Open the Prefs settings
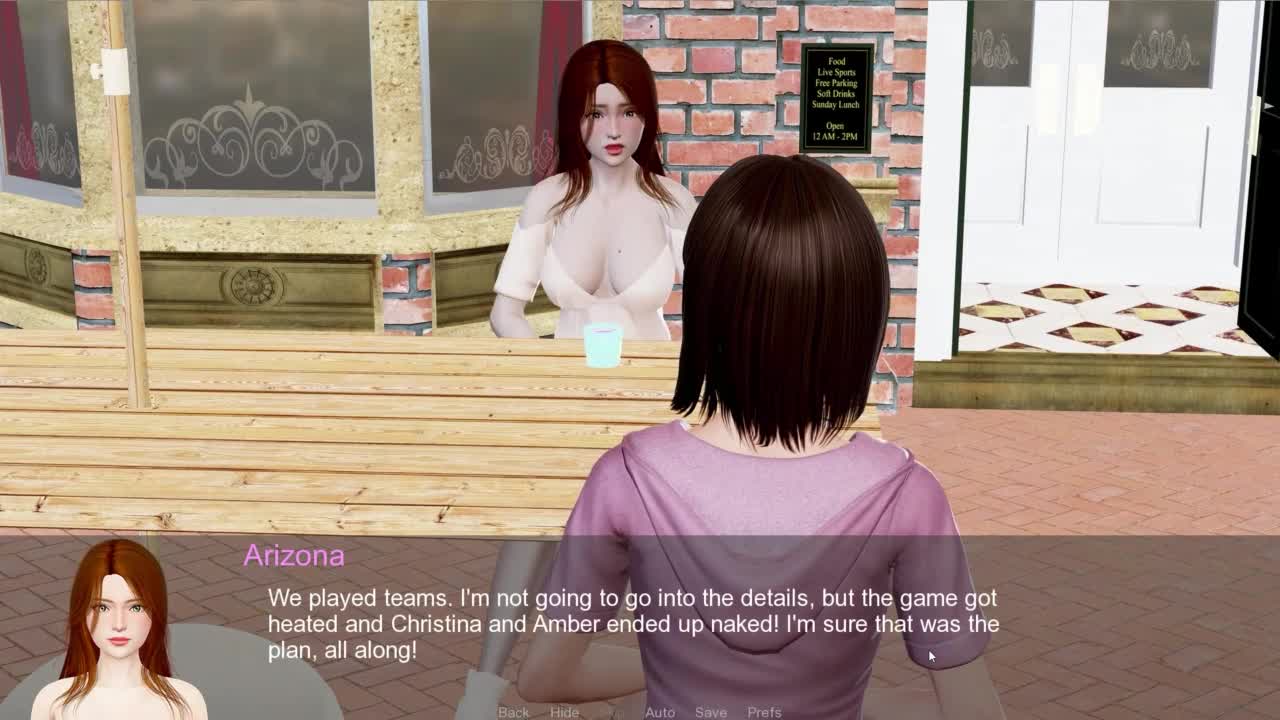The image size is (1280, 720). [765, 712]
